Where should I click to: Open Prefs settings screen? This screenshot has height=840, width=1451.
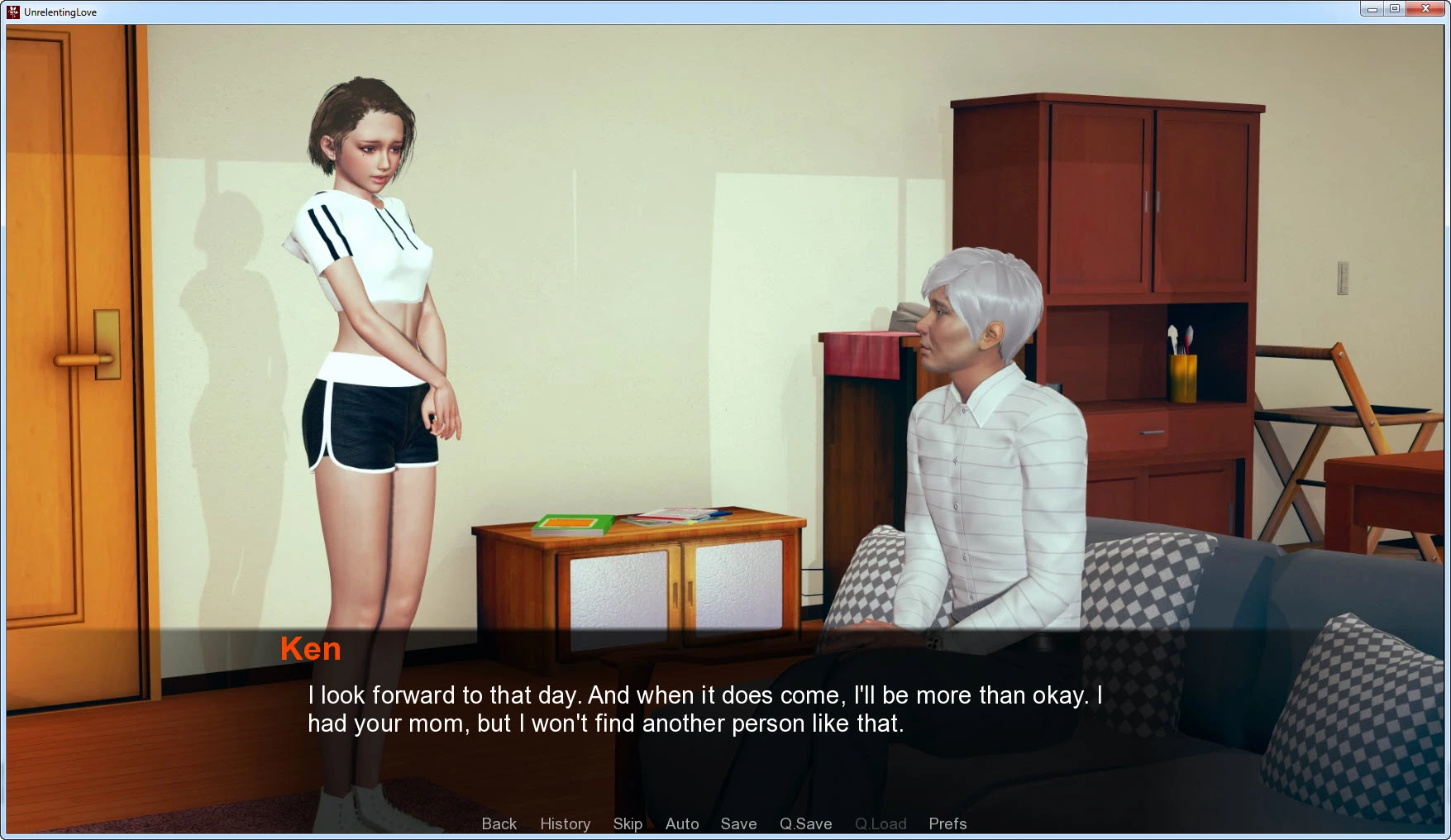point(947,823)
